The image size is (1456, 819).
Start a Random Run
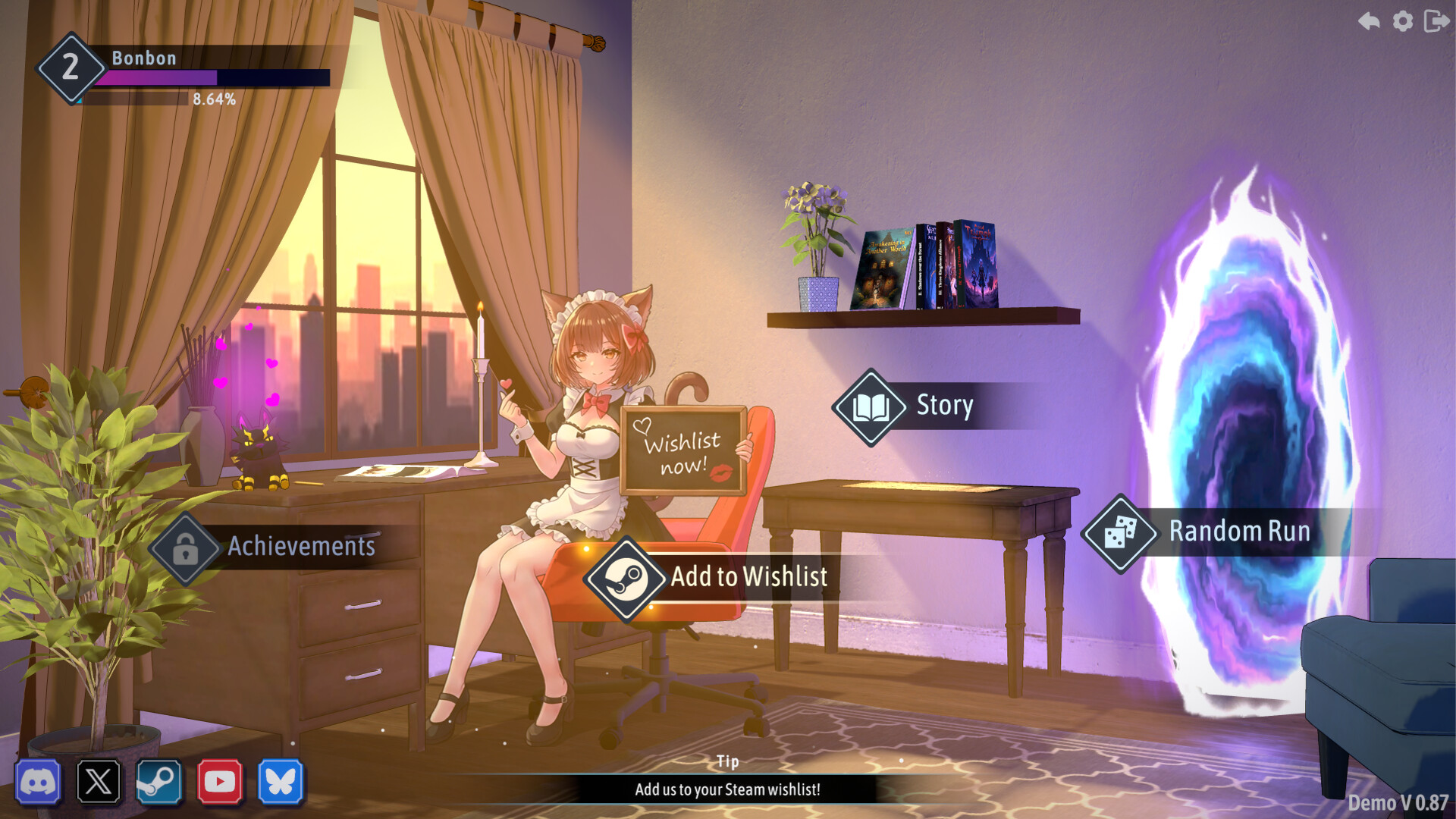click(1198, 532)
